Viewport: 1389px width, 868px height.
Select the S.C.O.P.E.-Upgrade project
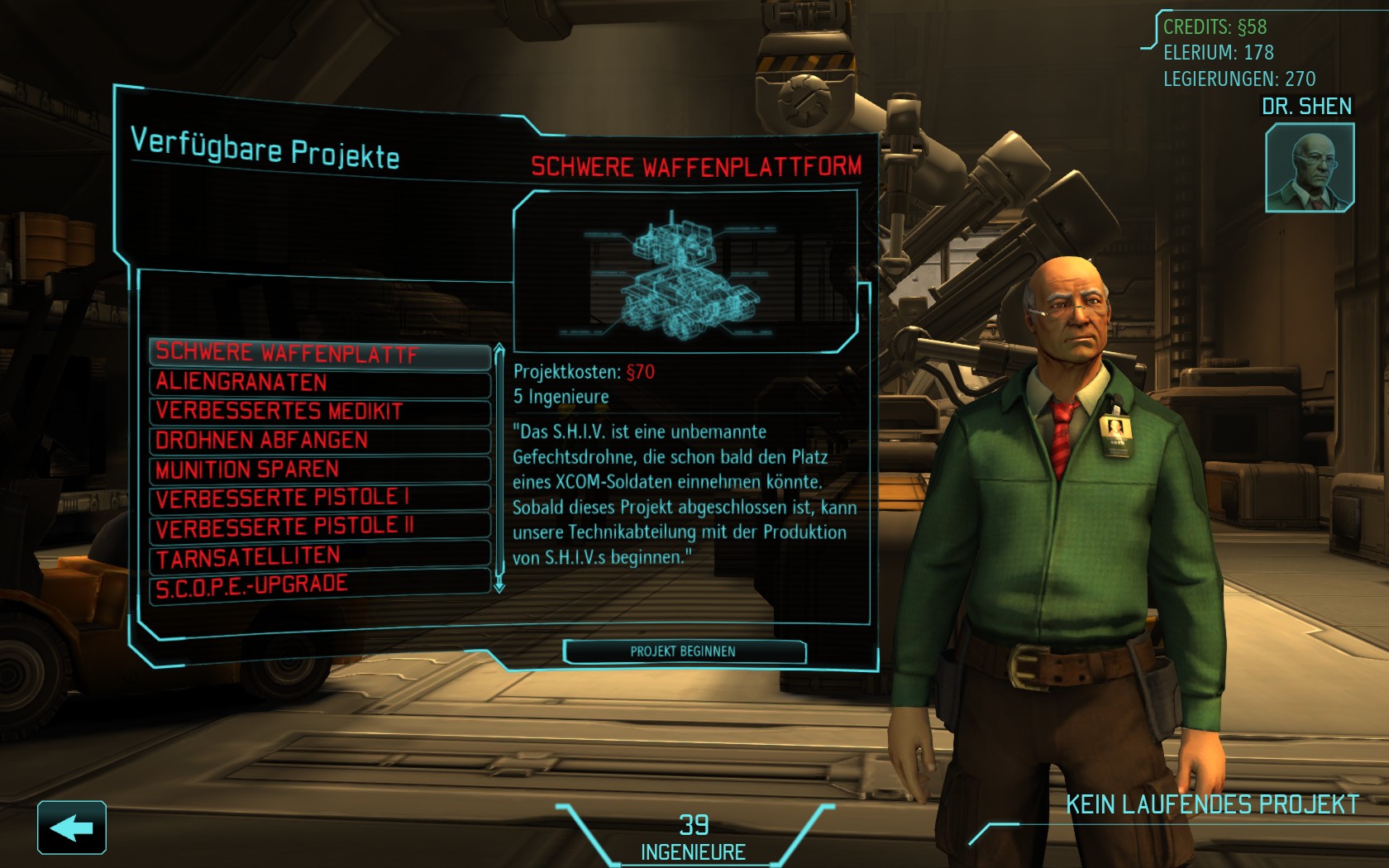coord(320,585)
